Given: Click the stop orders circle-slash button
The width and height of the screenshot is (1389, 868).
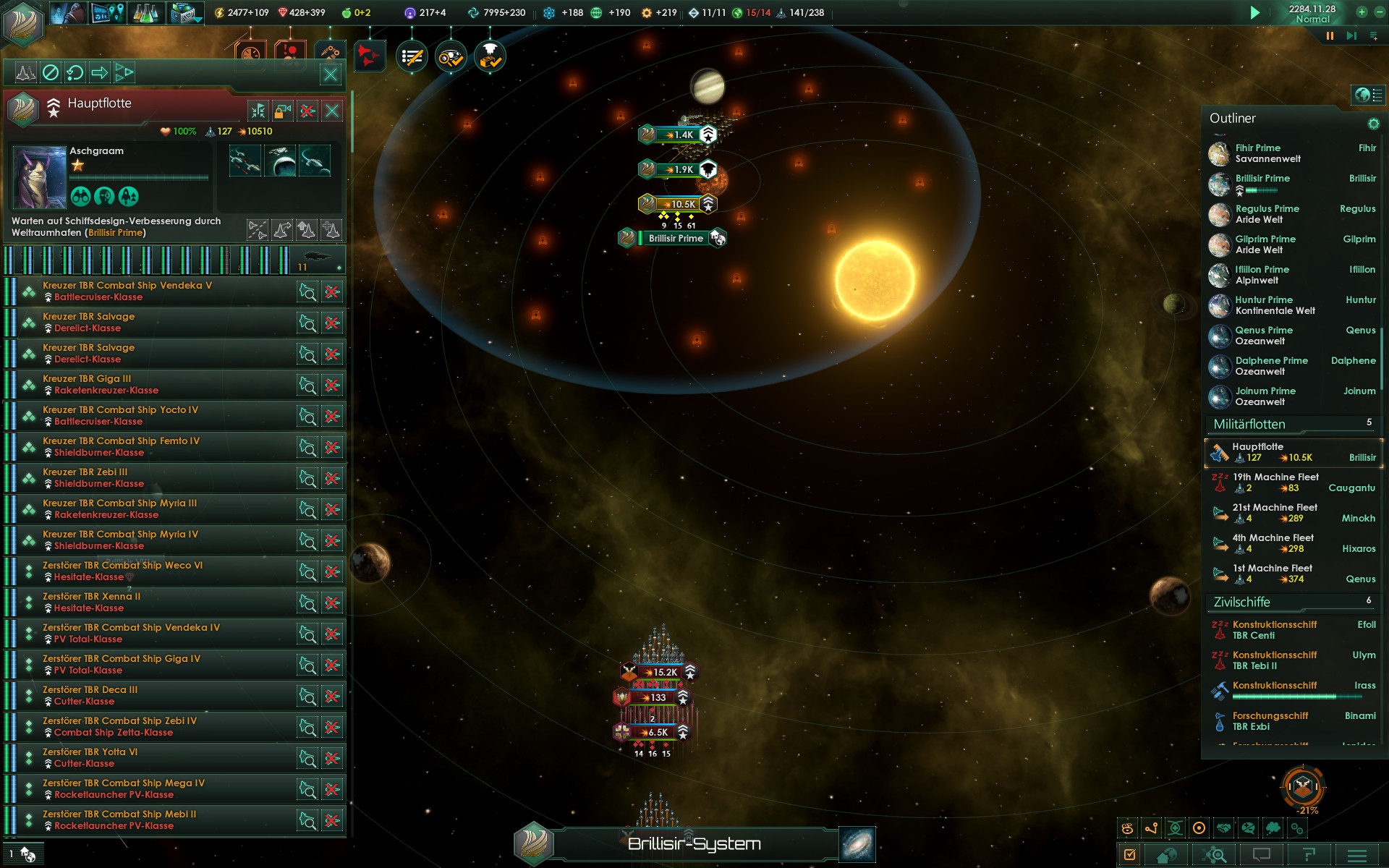Looking at the screenshot, I should pyautogui.click(x=51, y=72).
